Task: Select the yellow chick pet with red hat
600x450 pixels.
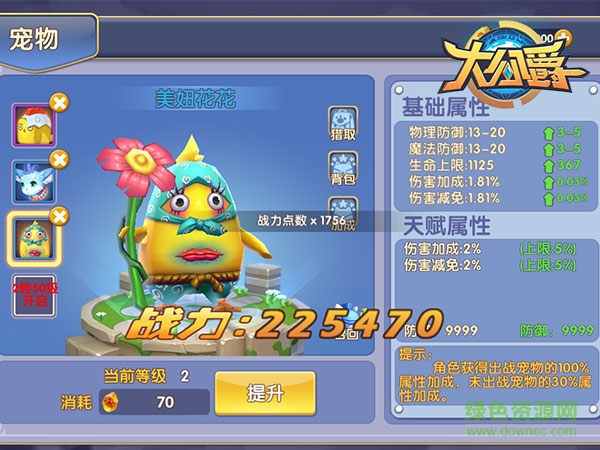Action: pos(31,126)
